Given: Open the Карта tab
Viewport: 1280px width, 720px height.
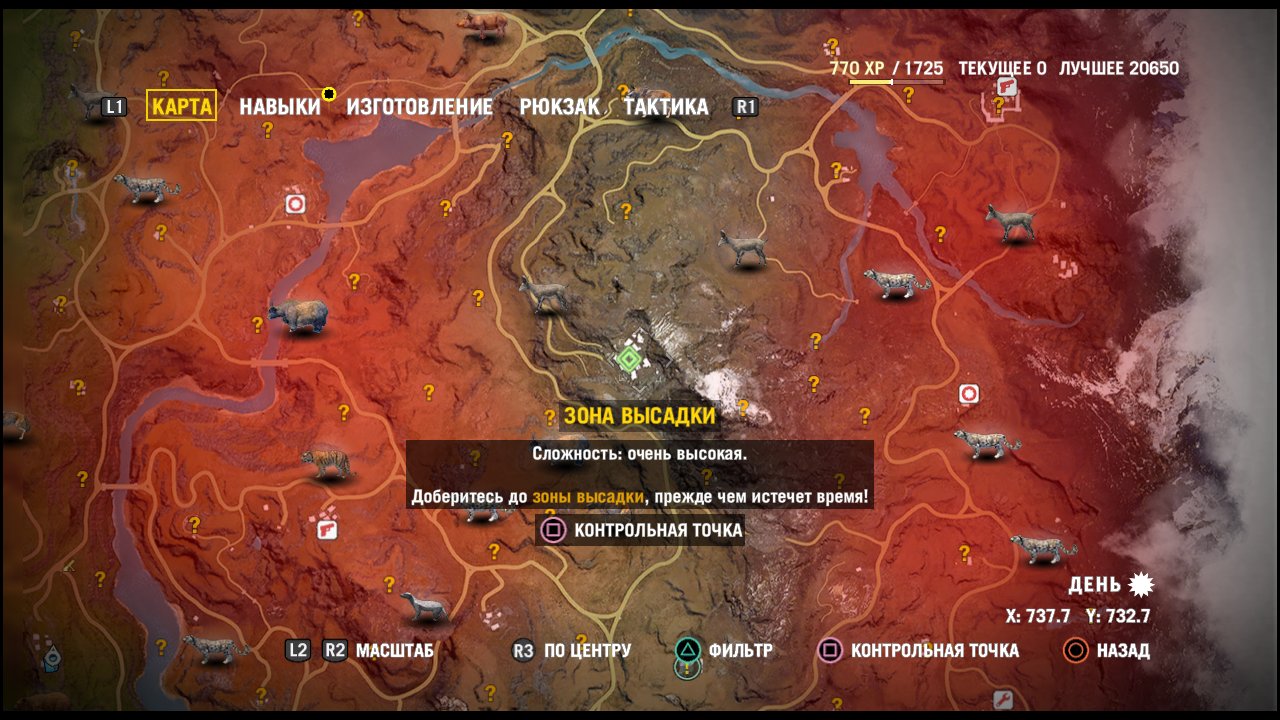Looking at the screenshot, I should [181, 106].
